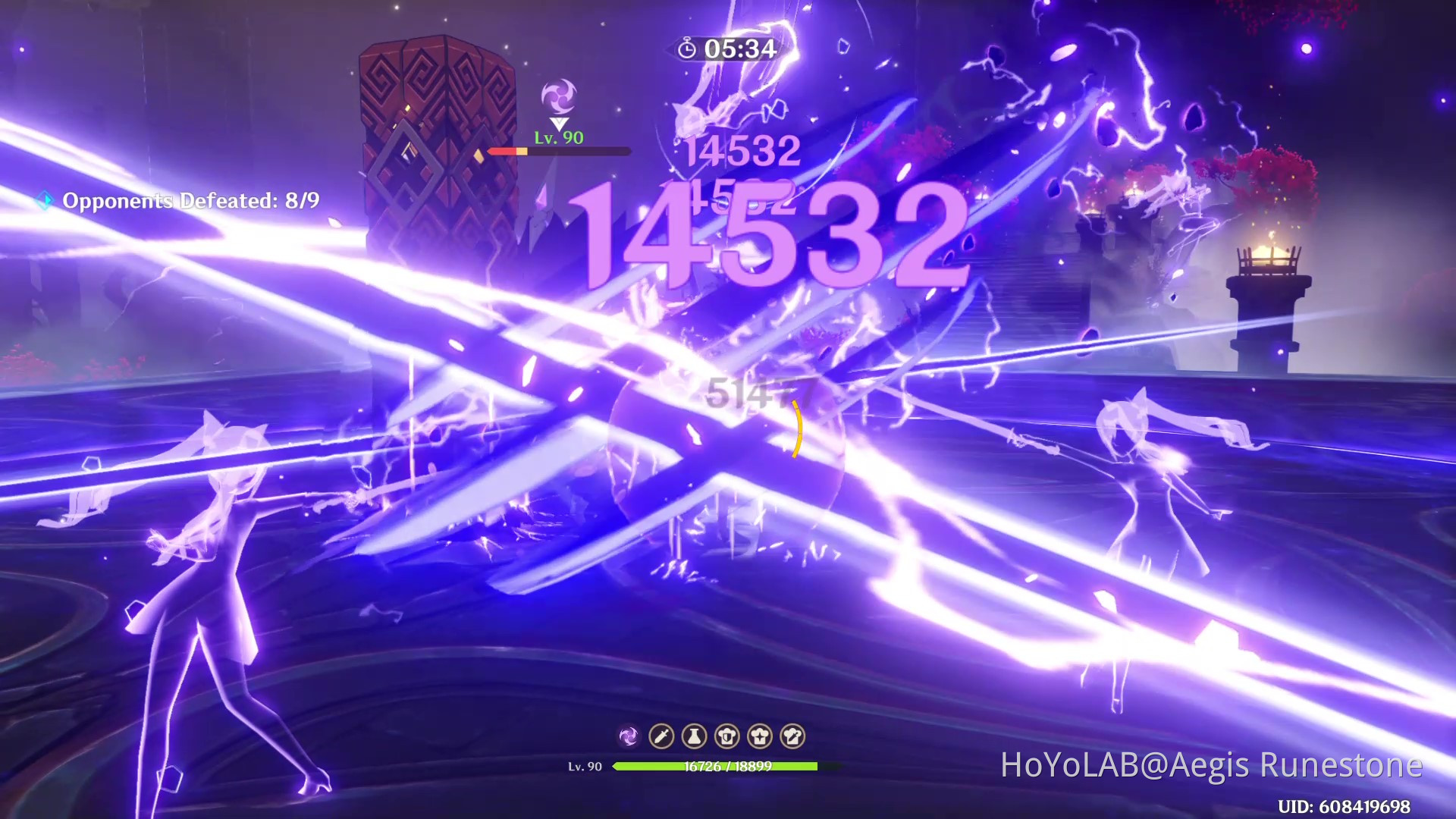This screenshot has width=1456, height=819.
Task: Click the enemy health bar below Lv. 90
Action: [x=559, y=151]
